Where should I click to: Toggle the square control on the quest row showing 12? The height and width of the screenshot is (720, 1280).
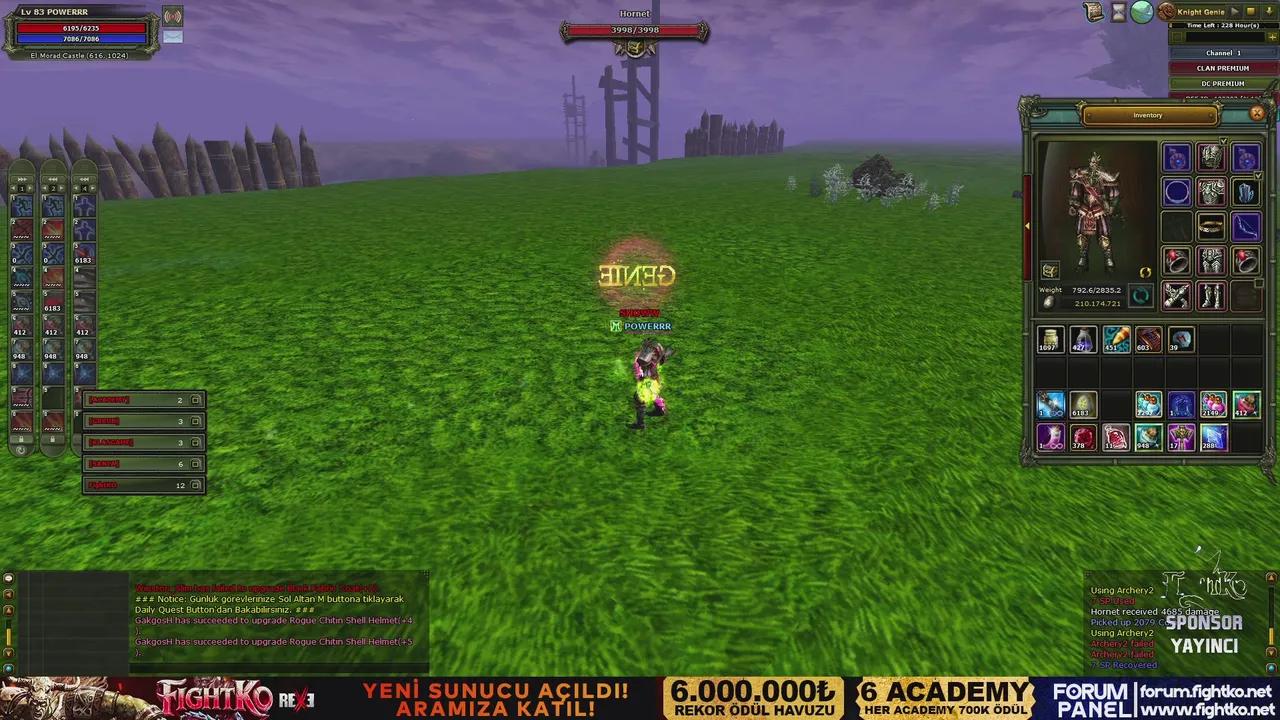[196, 485]
